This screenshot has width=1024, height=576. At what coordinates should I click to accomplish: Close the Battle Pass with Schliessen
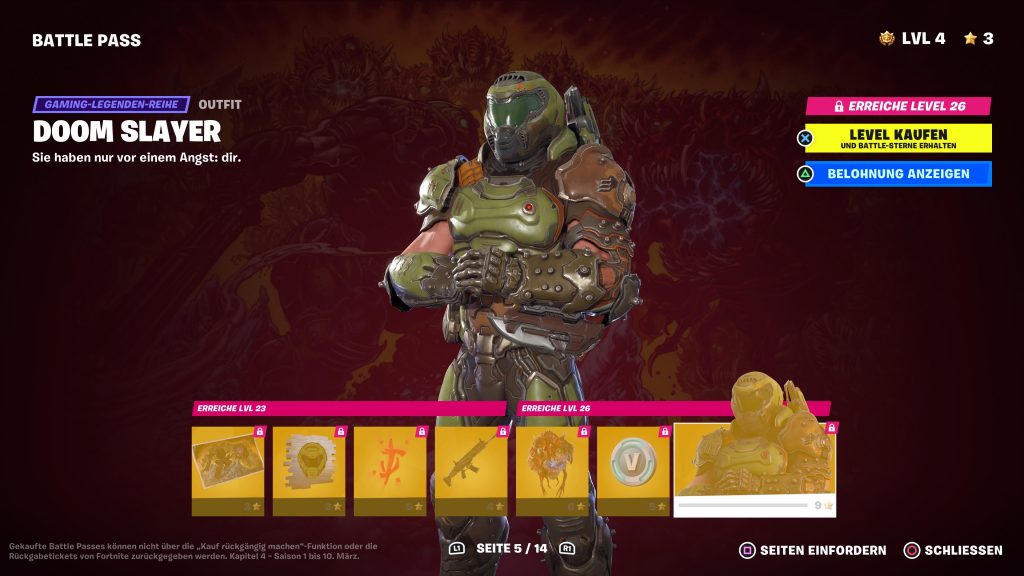point(953,550)
